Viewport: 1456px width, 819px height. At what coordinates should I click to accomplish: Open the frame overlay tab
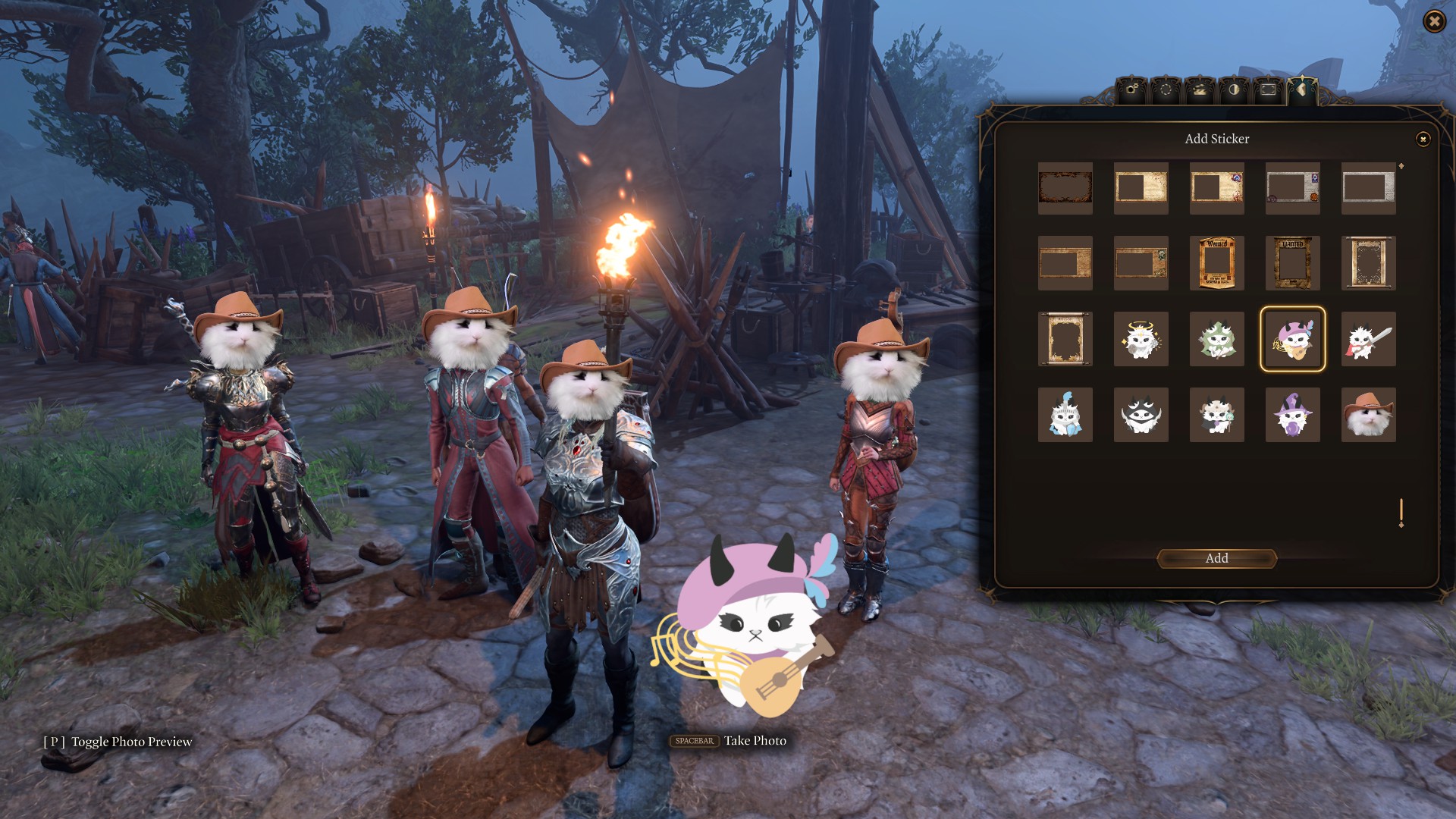click(1268, 90)
